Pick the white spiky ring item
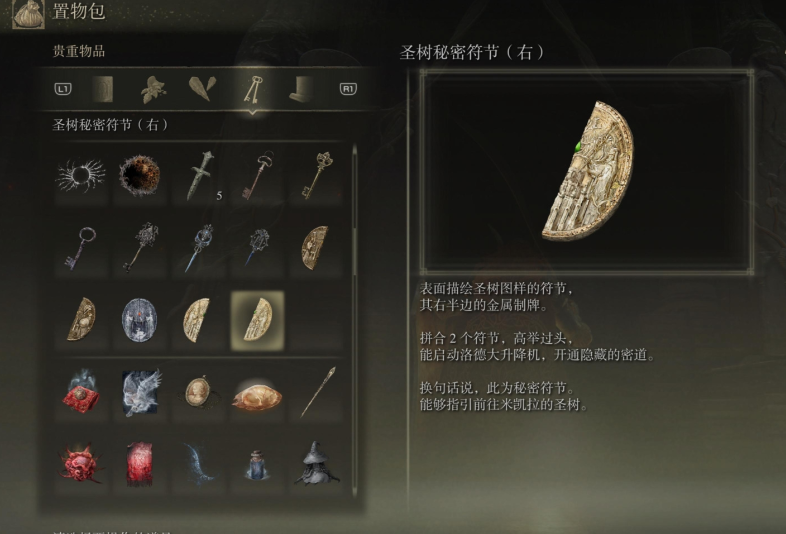 (81, 176)
